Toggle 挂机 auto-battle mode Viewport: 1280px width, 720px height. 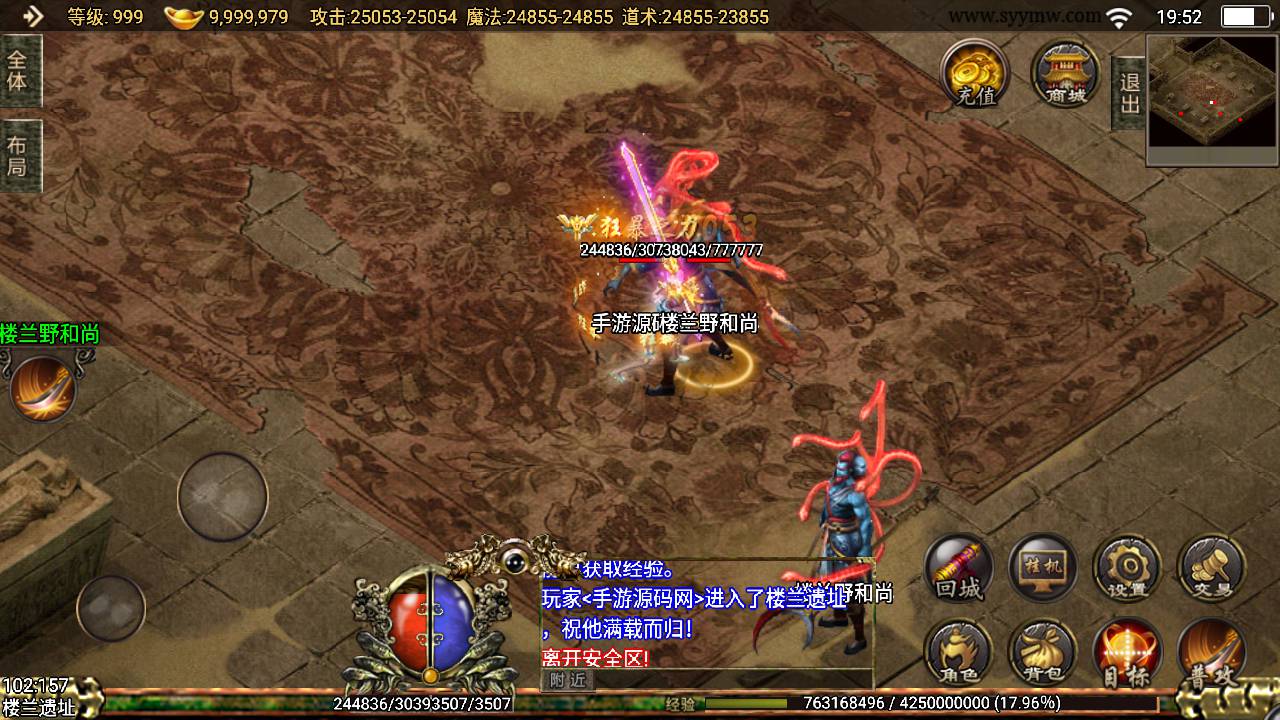click(x=1042, y=570)
